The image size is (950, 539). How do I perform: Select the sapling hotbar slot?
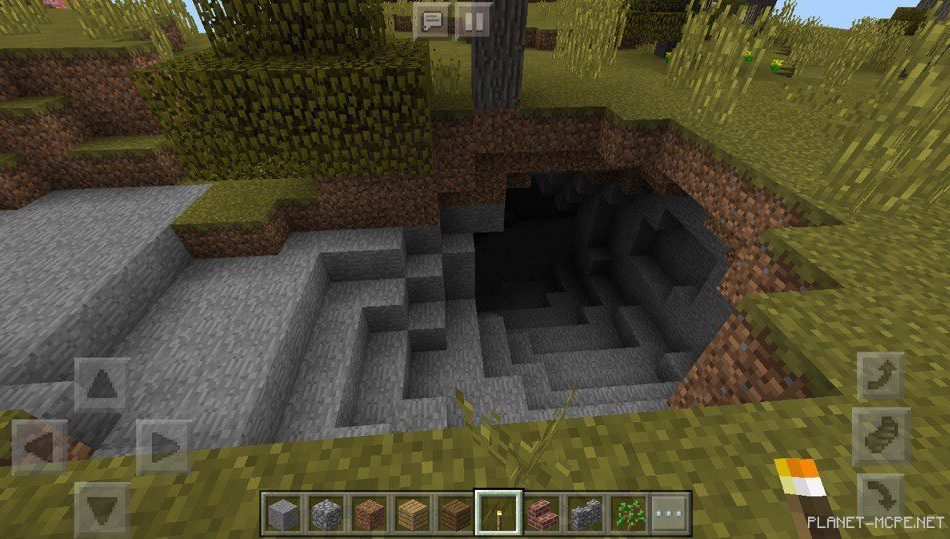point(629,513)
